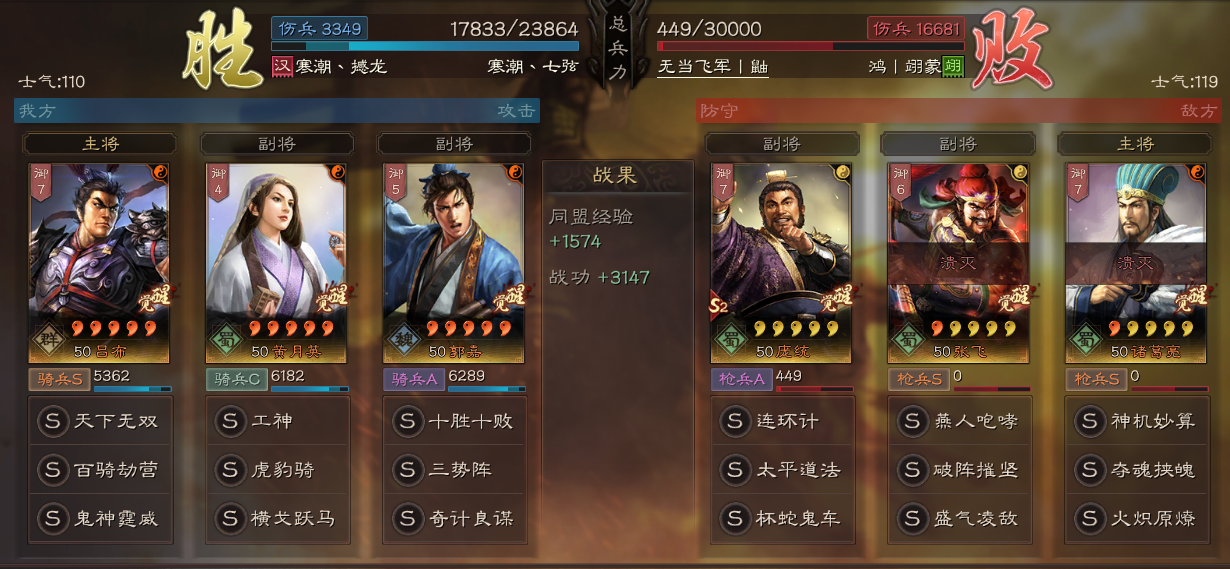
Task: Open the 黄月英 general portrait
Action: pyautogui.click(x=276, y=262)
